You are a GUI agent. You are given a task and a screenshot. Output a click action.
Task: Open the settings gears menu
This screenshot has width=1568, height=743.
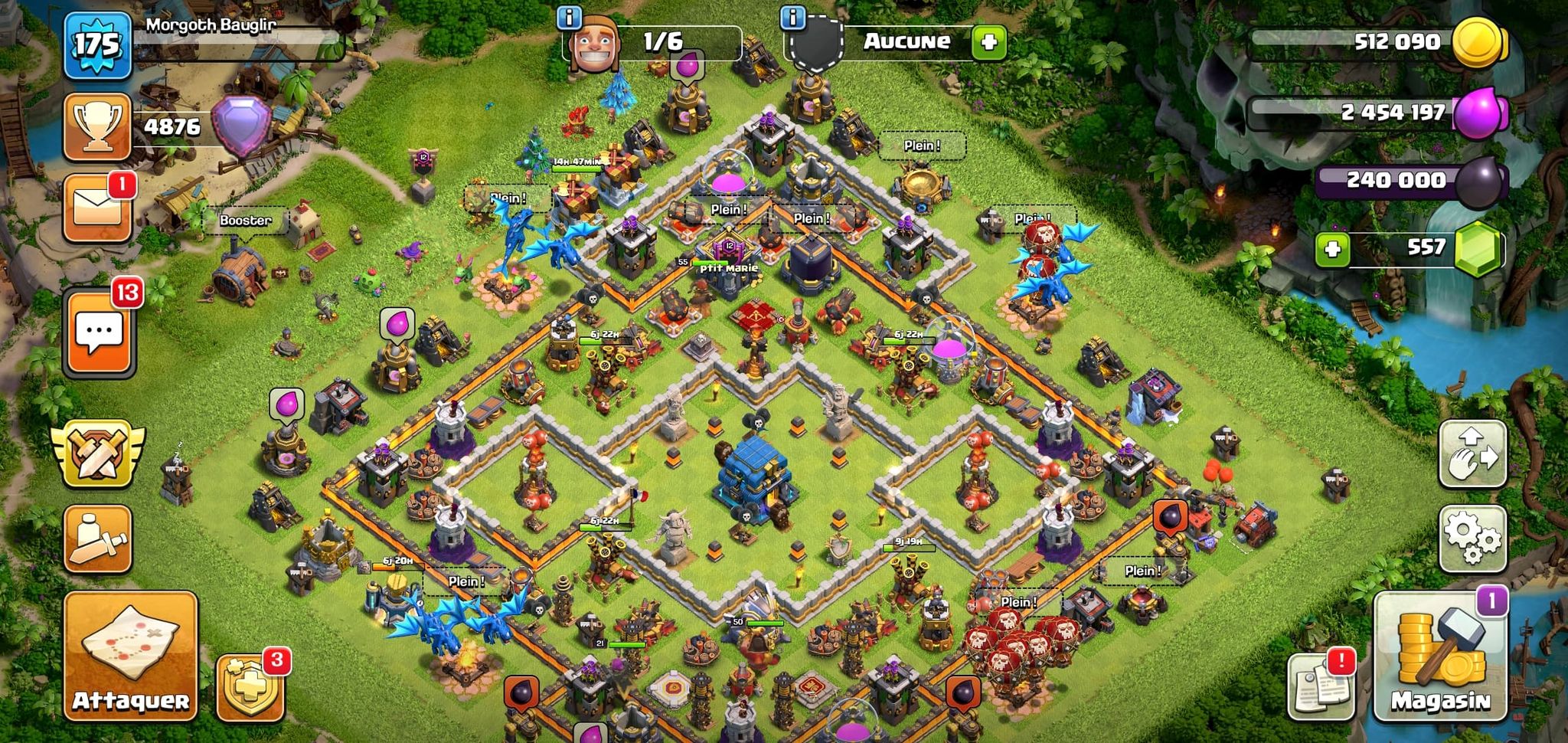click(x=1472, y=538)
